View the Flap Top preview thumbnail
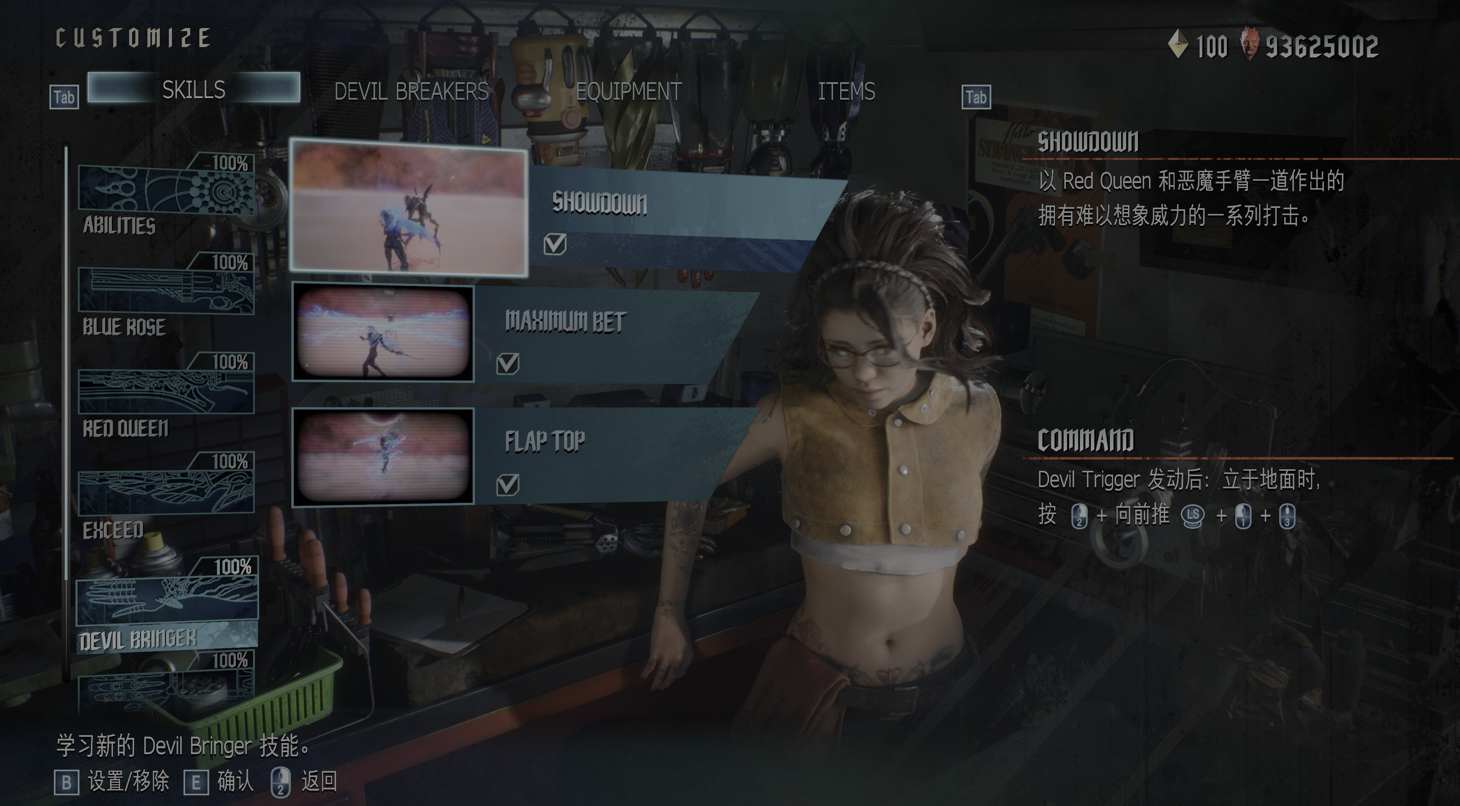This screenshot has width=1460, height=806. tap(383, 456)
